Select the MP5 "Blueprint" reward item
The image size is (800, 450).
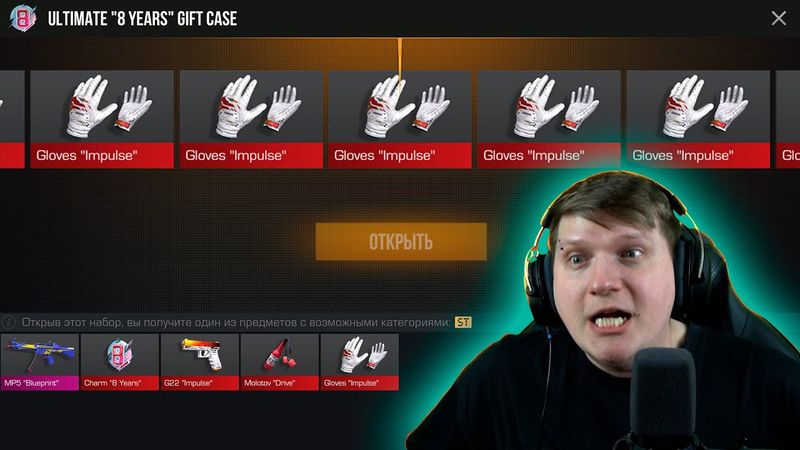39,361
